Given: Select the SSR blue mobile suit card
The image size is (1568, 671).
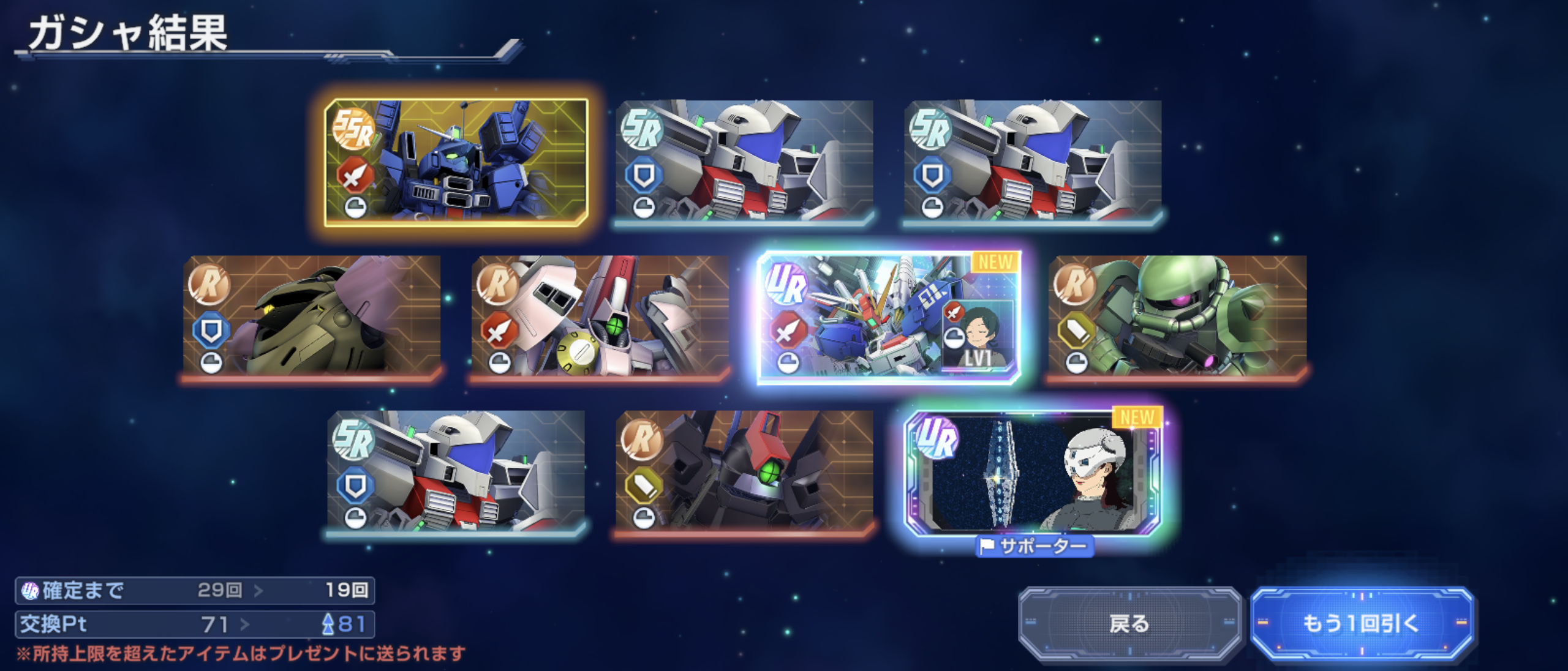Looking at the screenshot, I should coord(456,162).
